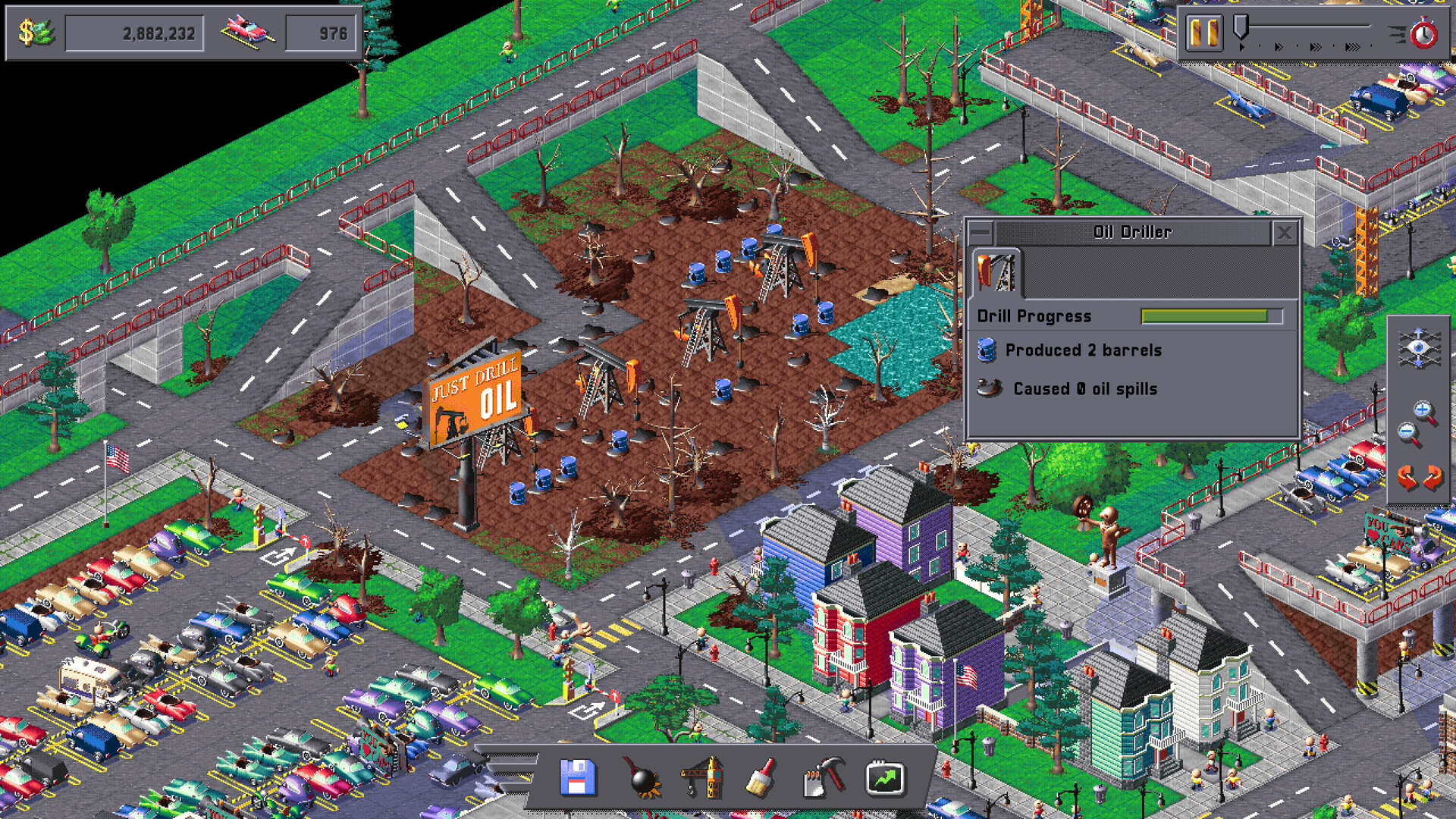
Task: Select the oil derrick tab in Oil Driller window
Action: coord(997,273)
